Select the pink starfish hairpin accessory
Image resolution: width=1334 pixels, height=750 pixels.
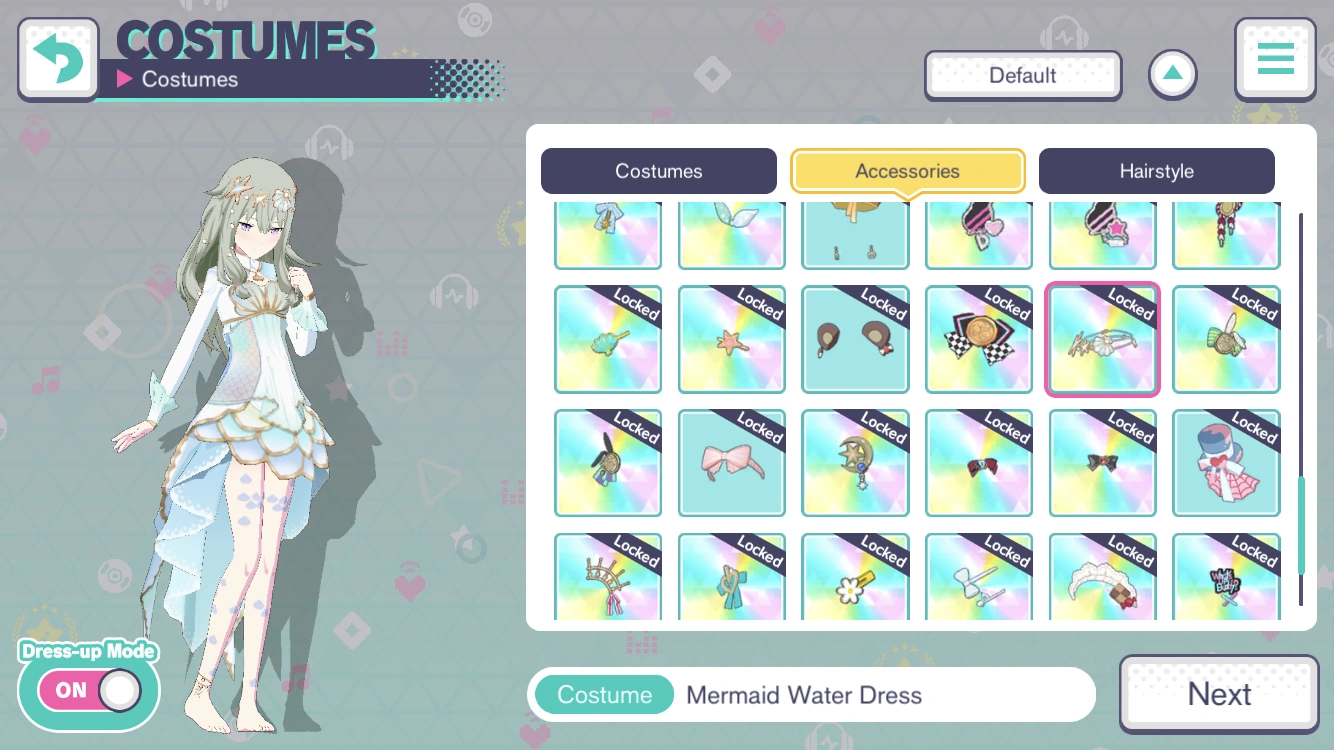click(732, 339)
